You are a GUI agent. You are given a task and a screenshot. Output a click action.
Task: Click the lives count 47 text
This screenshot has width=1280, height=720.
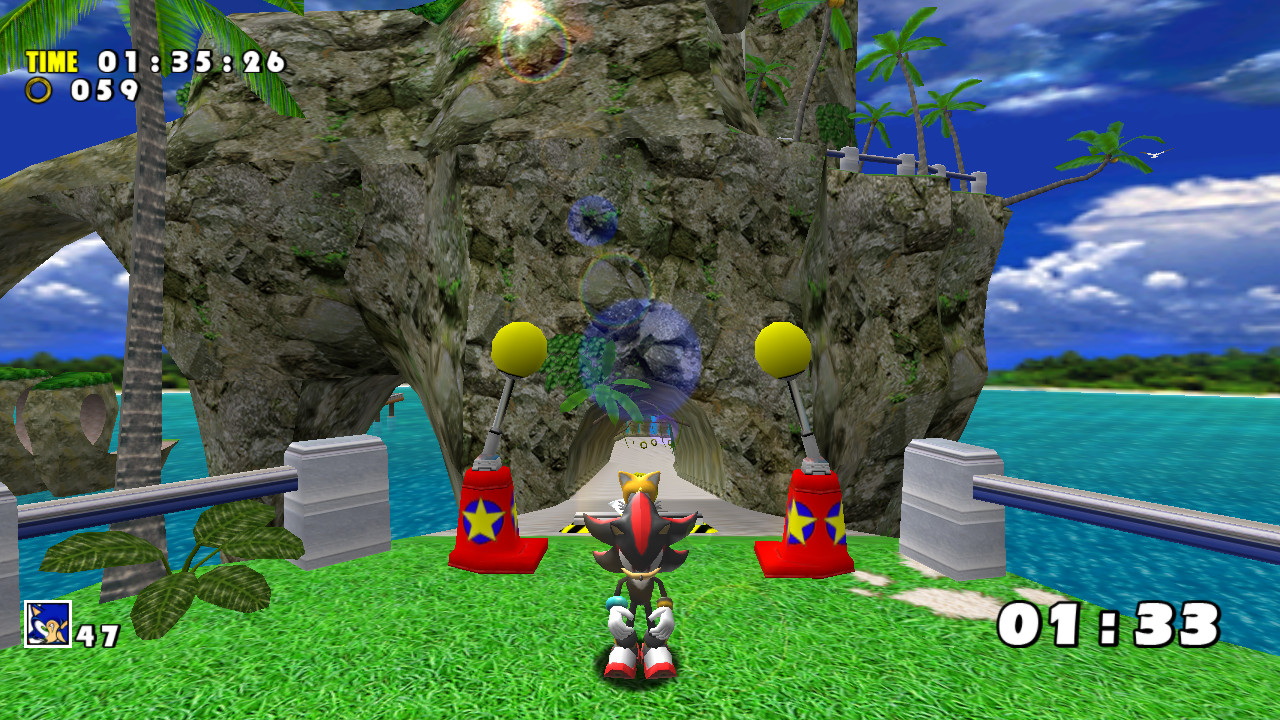pyautogui.click(x=95, y=634)
